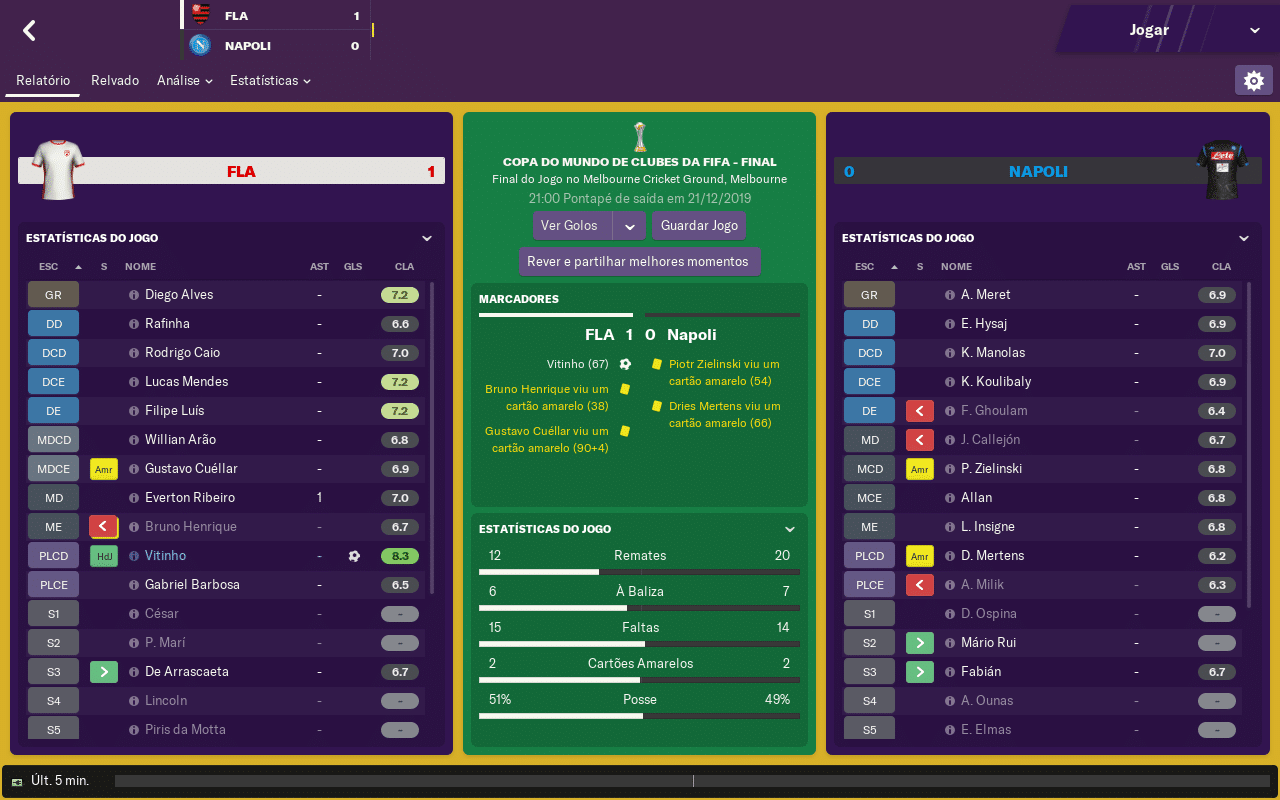
Task: Click the Ver Golos button
Action: pos(570,226)
